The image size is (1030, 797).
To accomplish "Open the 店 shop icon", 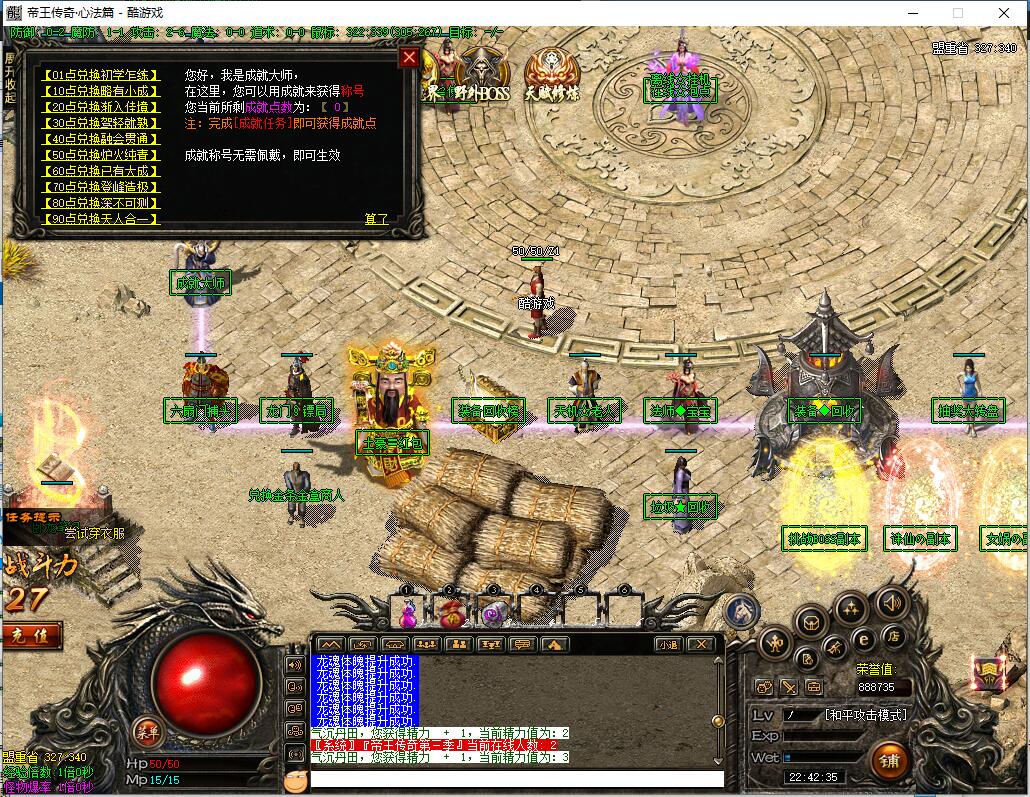I will (x=893, y=636).
